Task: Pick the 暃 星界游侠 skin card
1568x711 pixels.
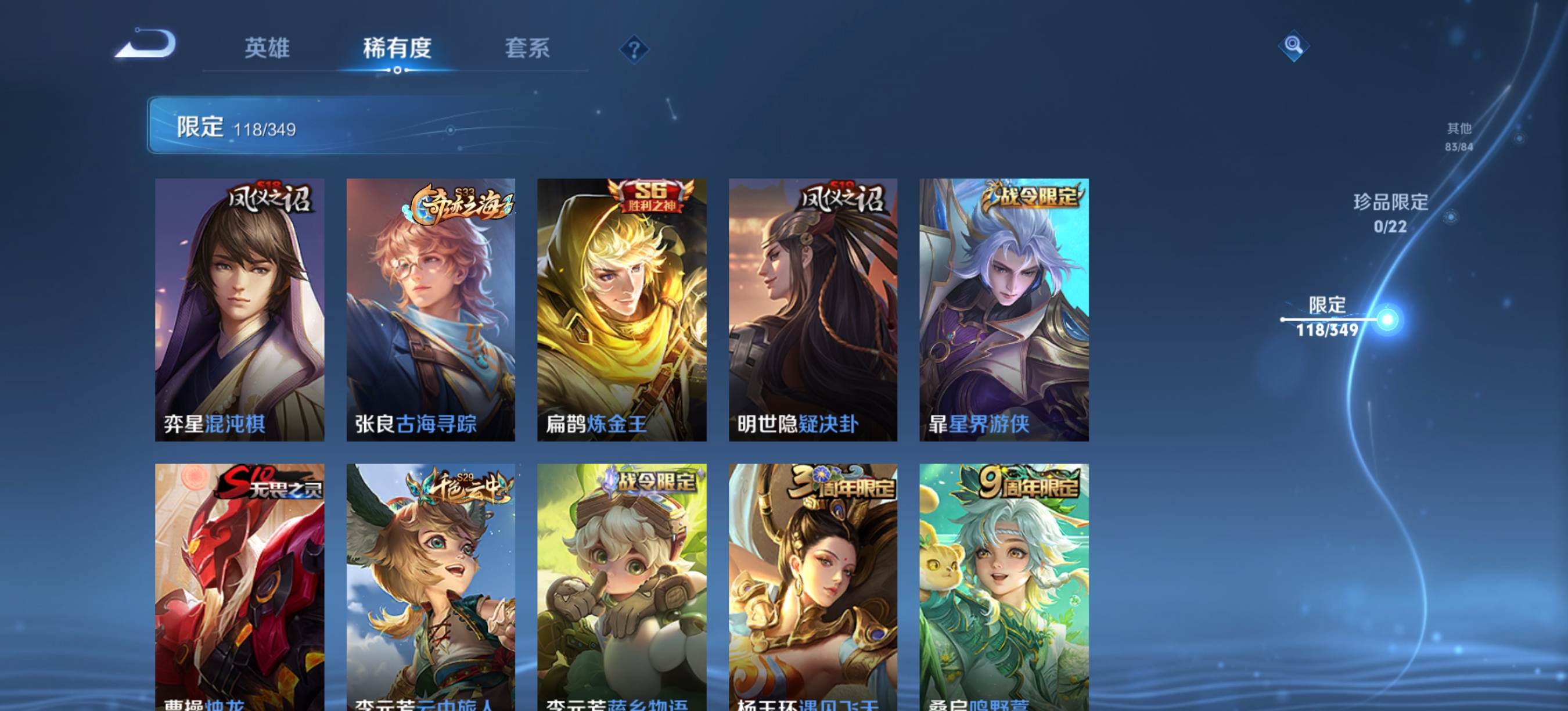Action: tap(1004, 309)
